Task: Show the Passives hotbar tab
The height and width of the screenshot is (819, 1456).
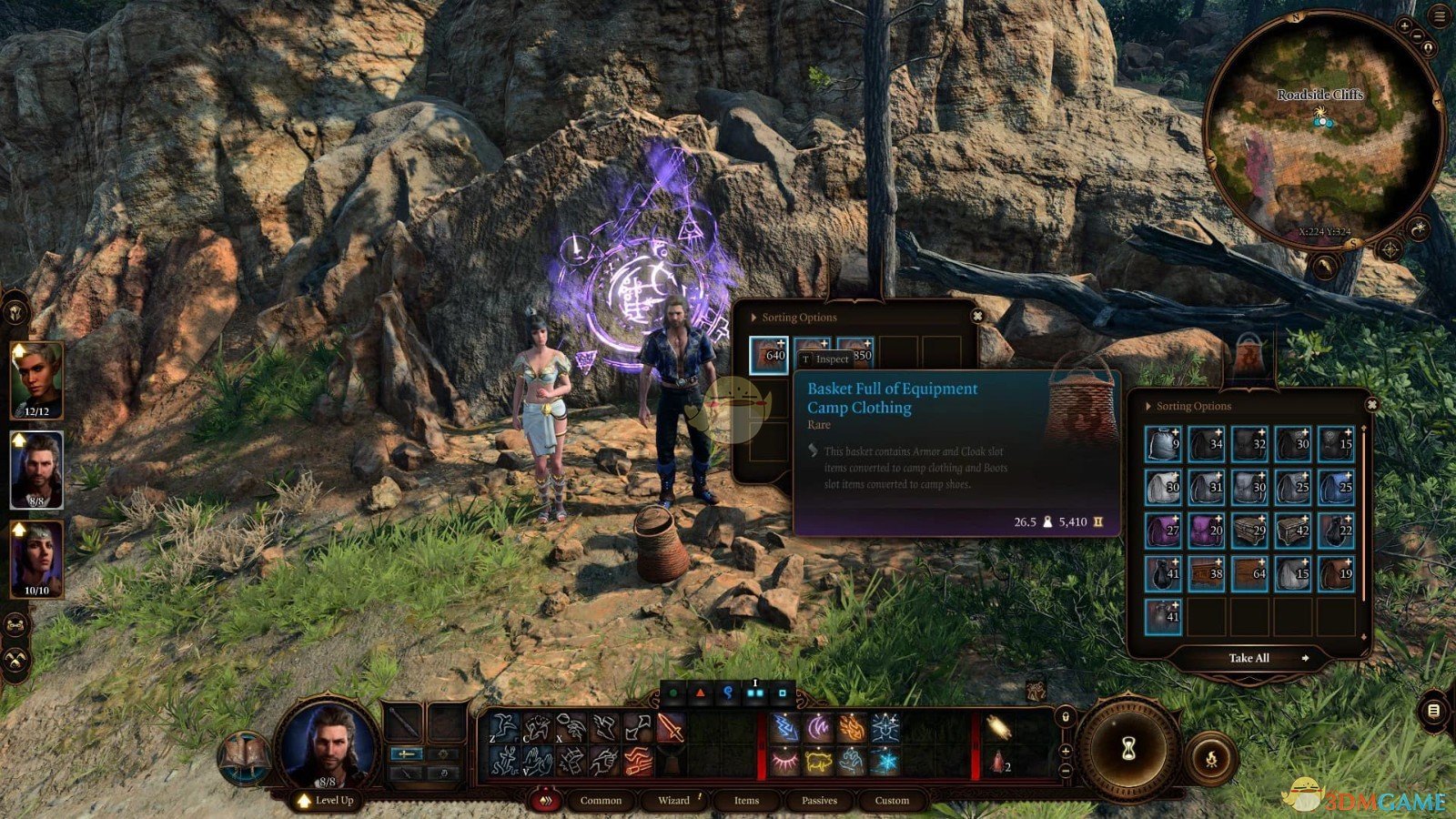Action: (x=819, y=801)
